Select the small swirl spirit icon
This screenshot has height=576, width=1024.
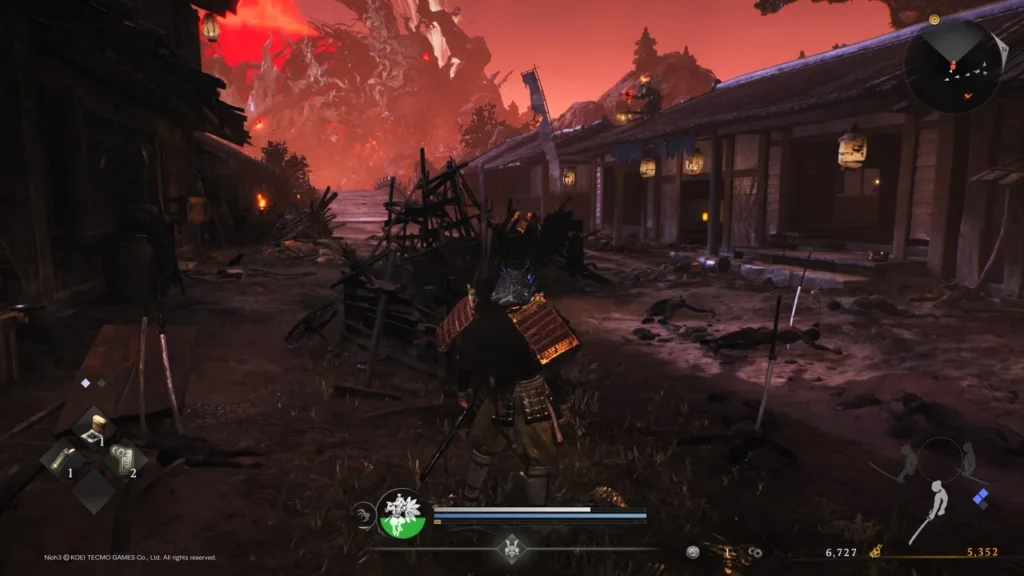pyautogui.click(x=362, y=515)
